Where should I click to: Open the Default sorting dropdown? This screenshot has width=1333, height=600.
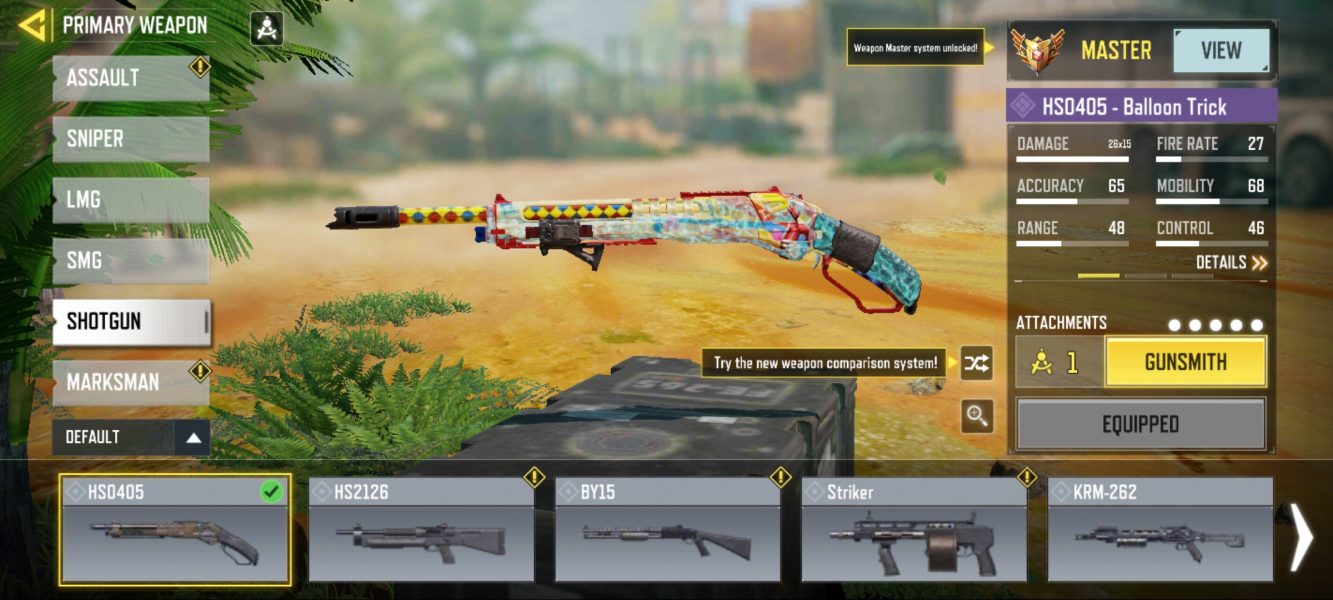131,437
